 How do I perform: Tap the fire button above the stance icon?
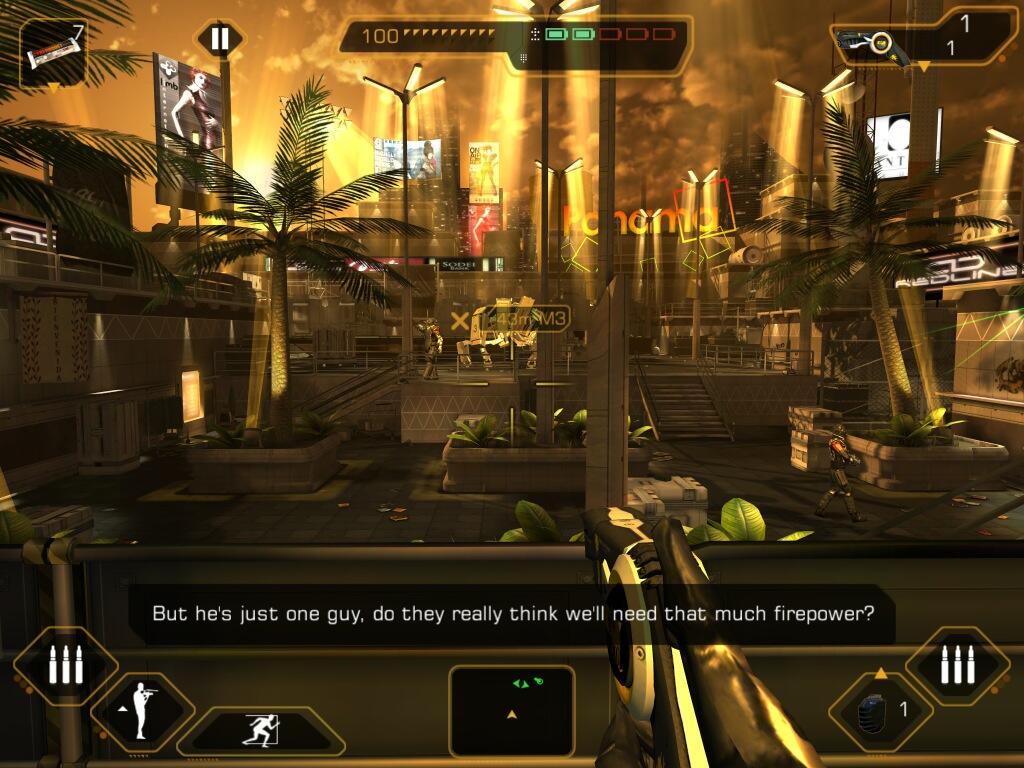(65, 665)
